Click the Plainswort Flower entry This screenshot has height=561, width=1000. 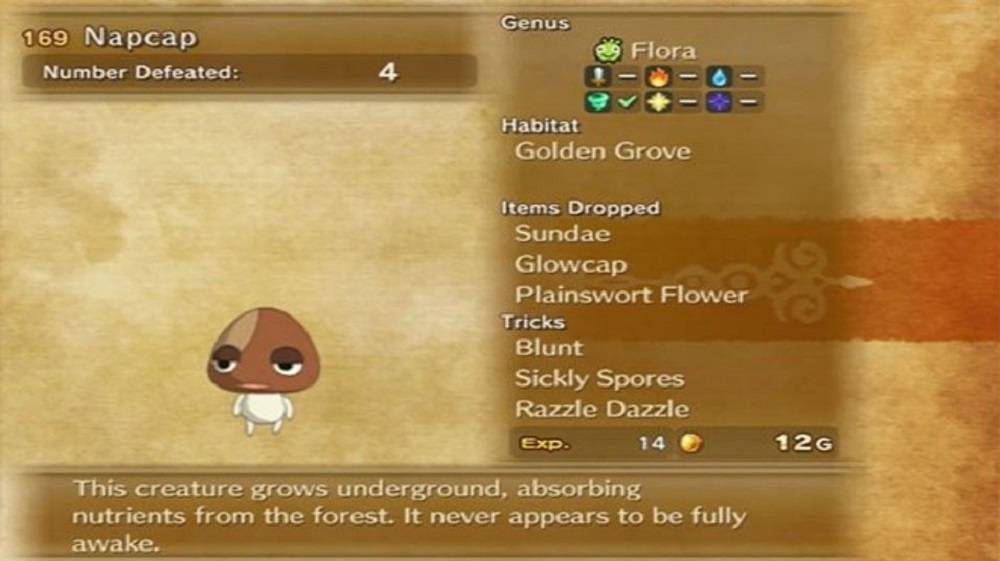pyautogui.click(x=631, y=295)
